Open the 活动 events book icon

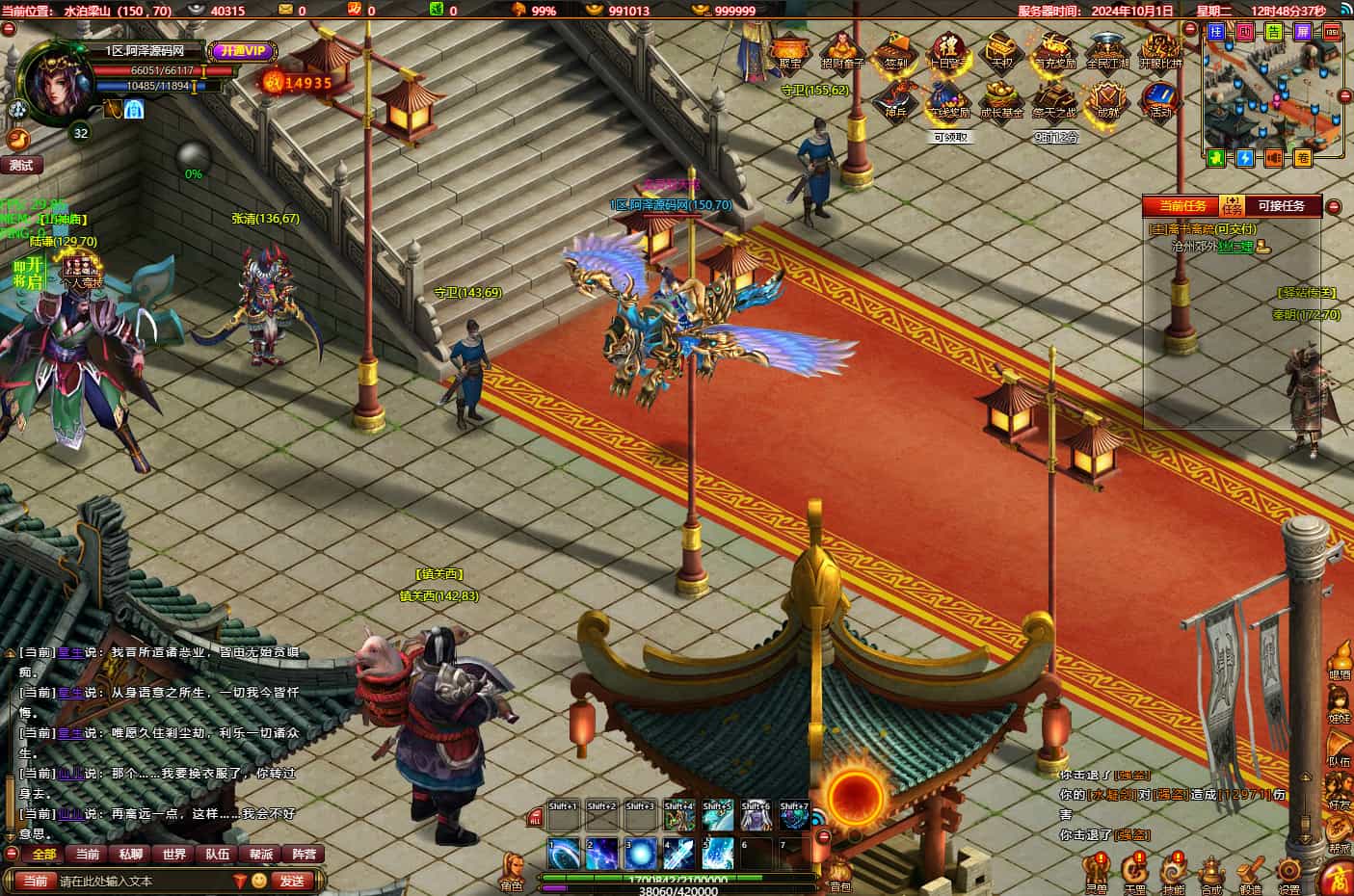coord(1159,100)
